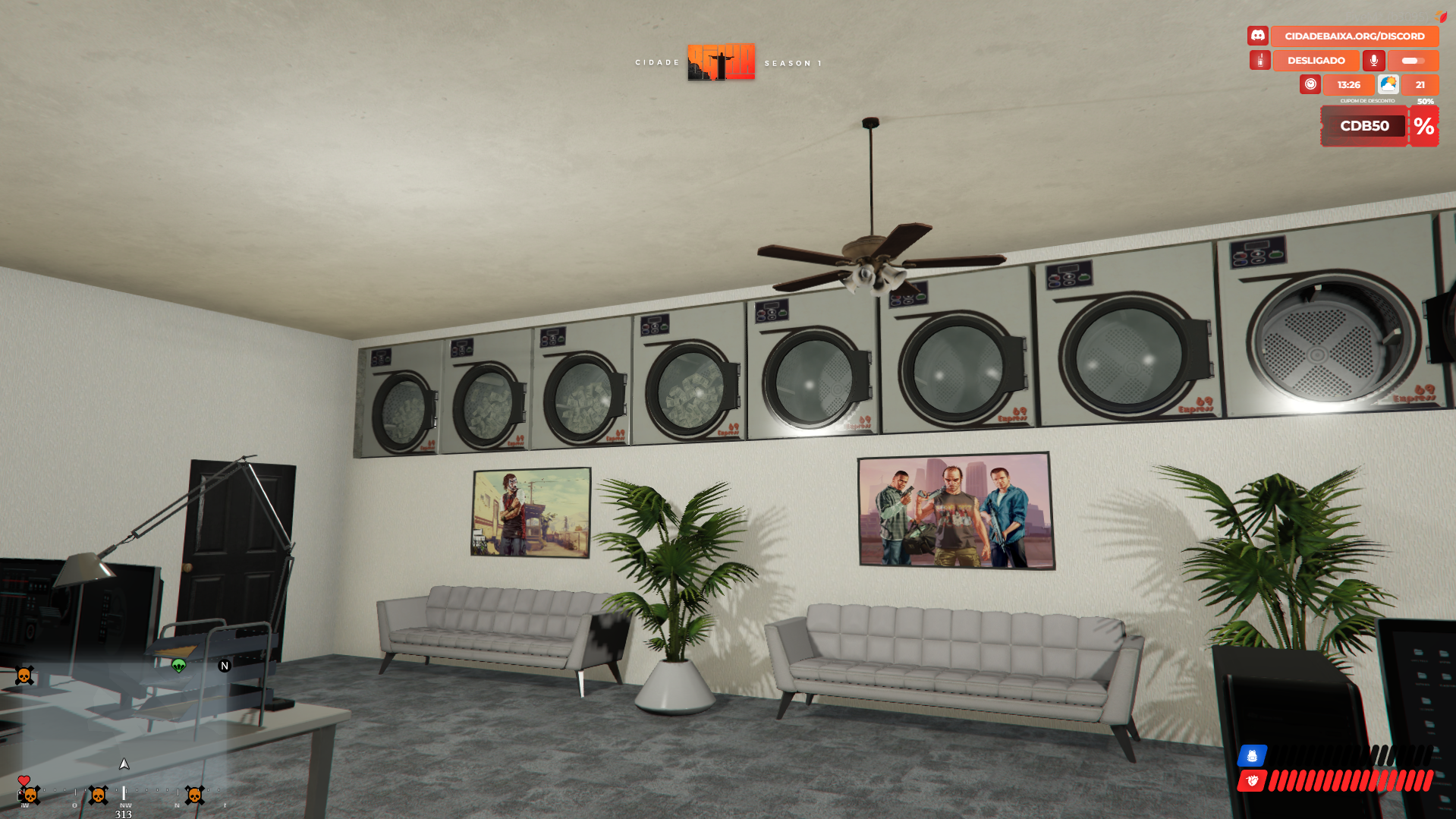The width and height of the screenshot is (1456, 819).
Task: Select the weather sun-and-cloud icon
Action: pyautogui.click(x=1388, y=84)
